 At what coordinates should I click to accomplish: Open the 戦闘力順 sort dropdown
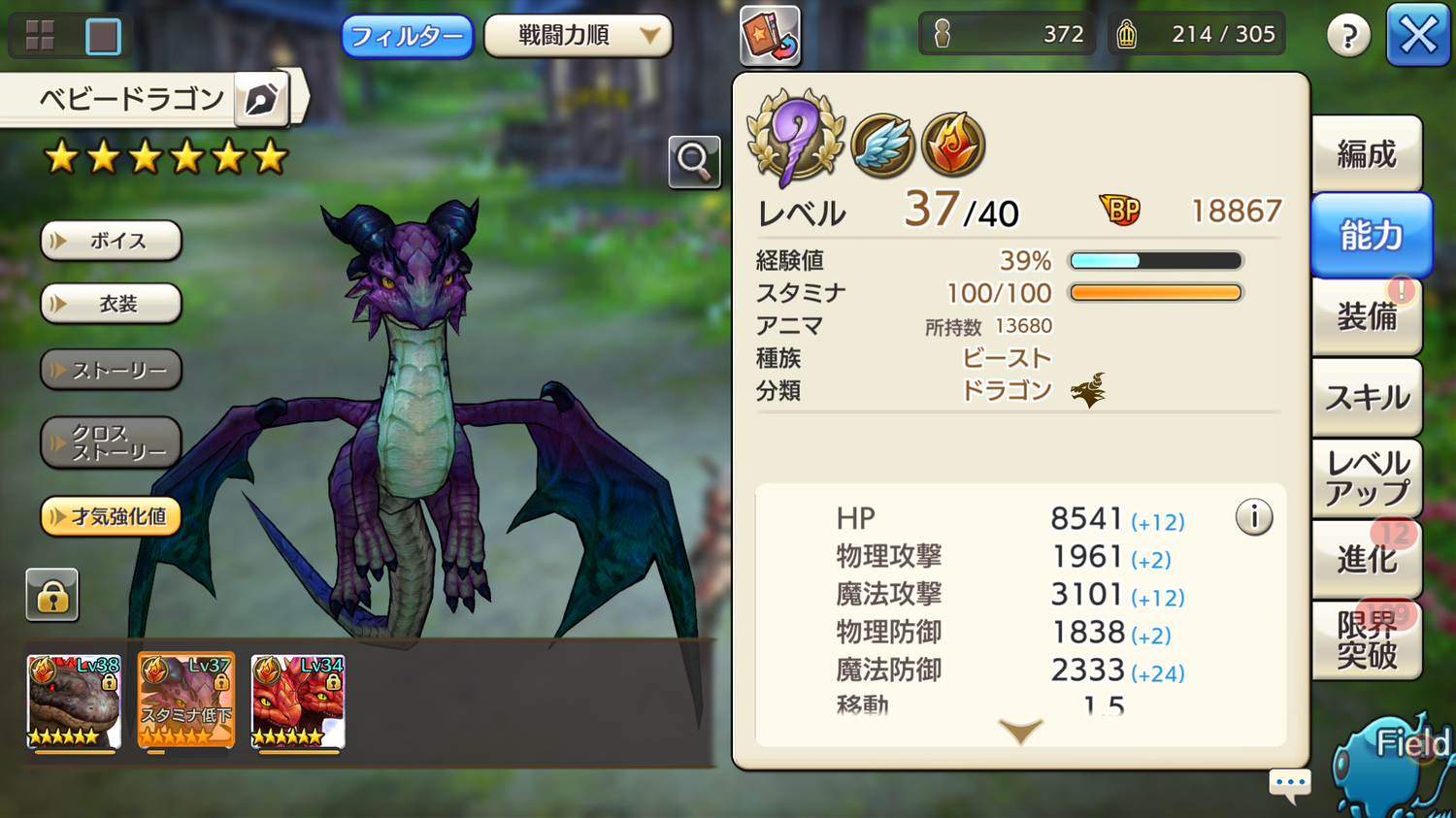tap(578, 37)
